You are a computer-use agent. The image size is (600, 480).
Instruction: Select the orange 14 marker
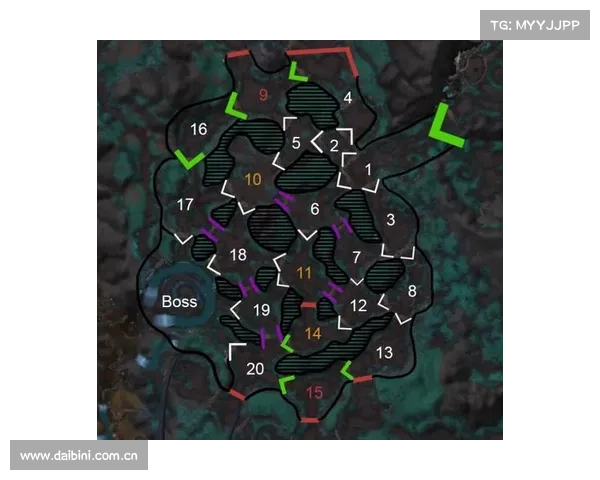click(313, 333)
